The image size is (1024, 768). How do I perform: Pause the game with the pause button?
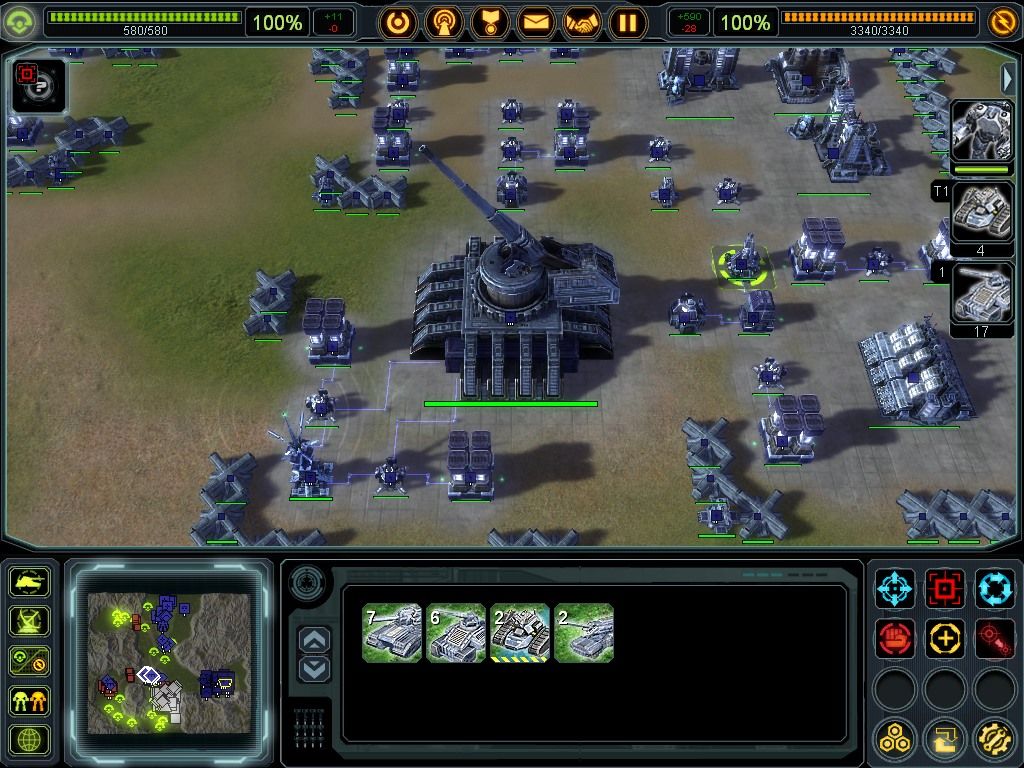(x=628, y=21)
